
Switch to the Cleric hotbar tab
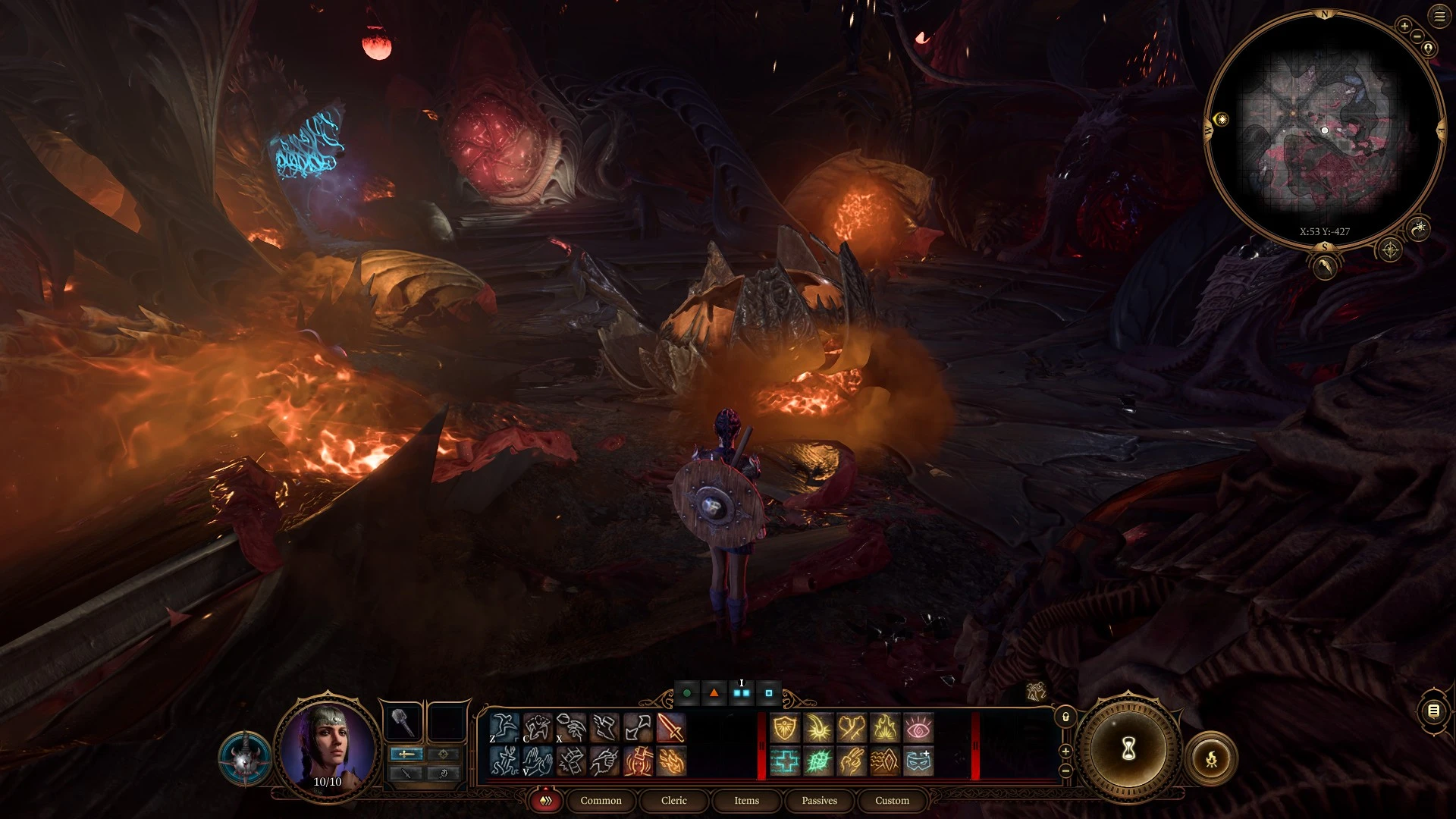click(x=673, y=800)
